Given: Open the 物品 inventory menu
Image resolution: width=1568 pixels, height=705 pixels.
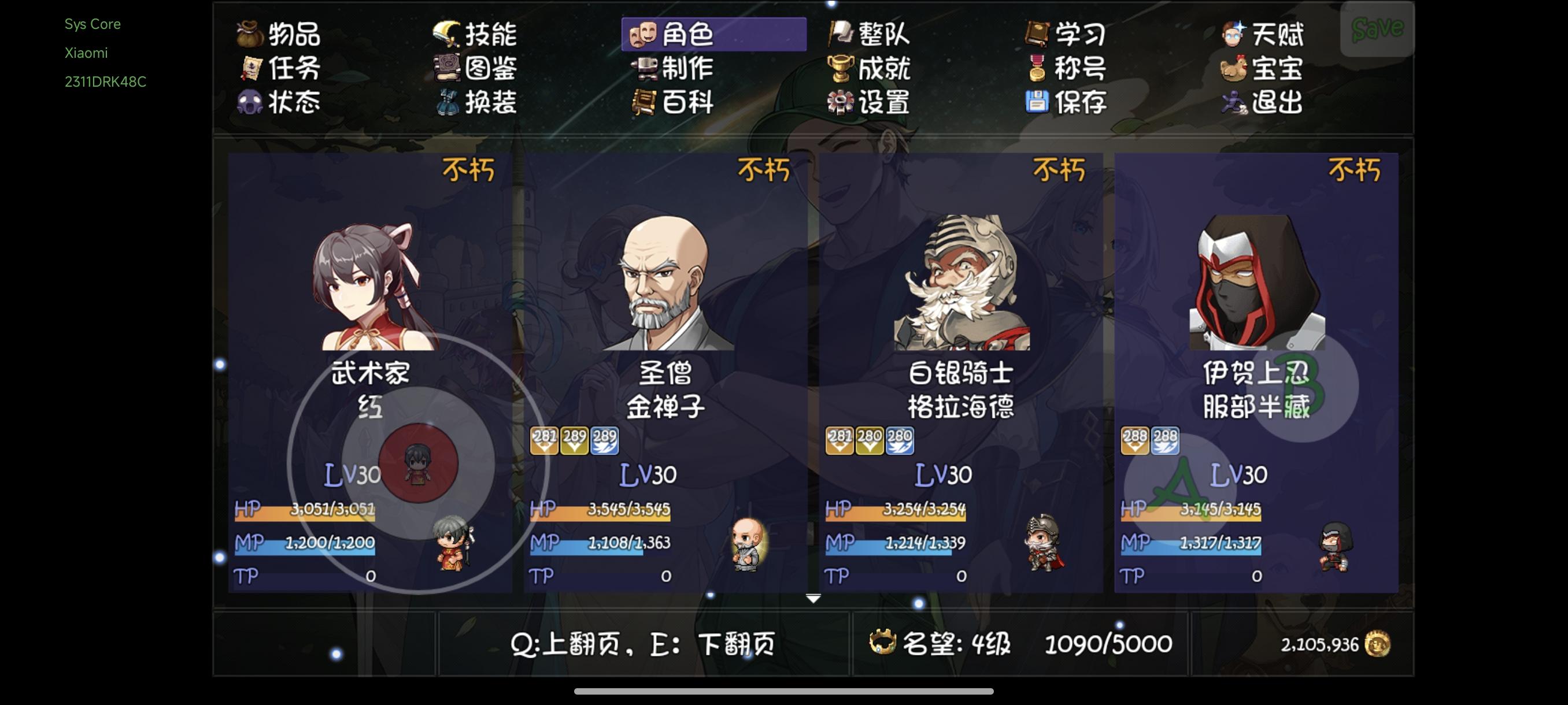Looking at the screenshot, I should pyautogui.click(x=283, y=35).
